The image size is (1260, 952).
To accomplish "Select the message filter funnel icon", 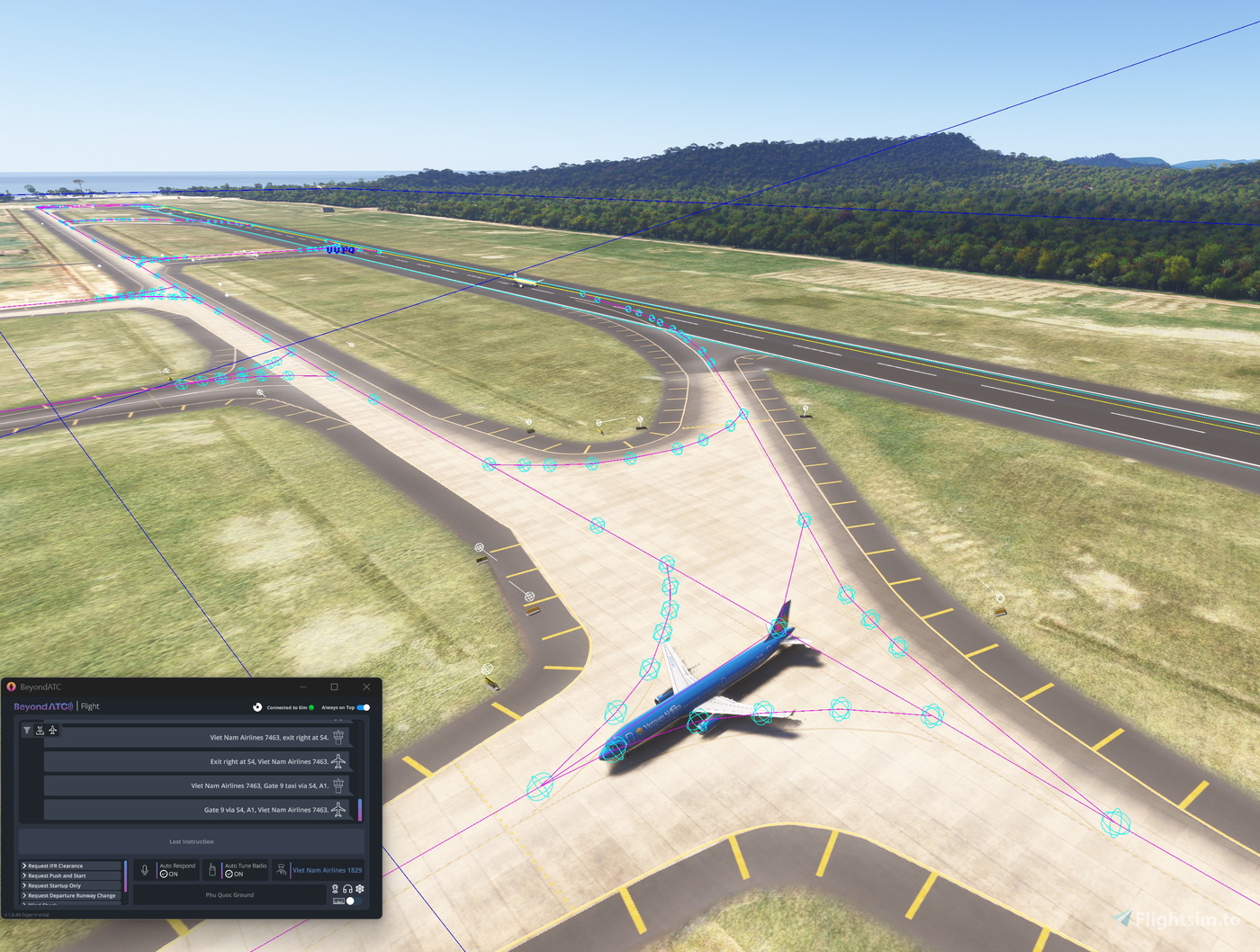I will (27, 730).
